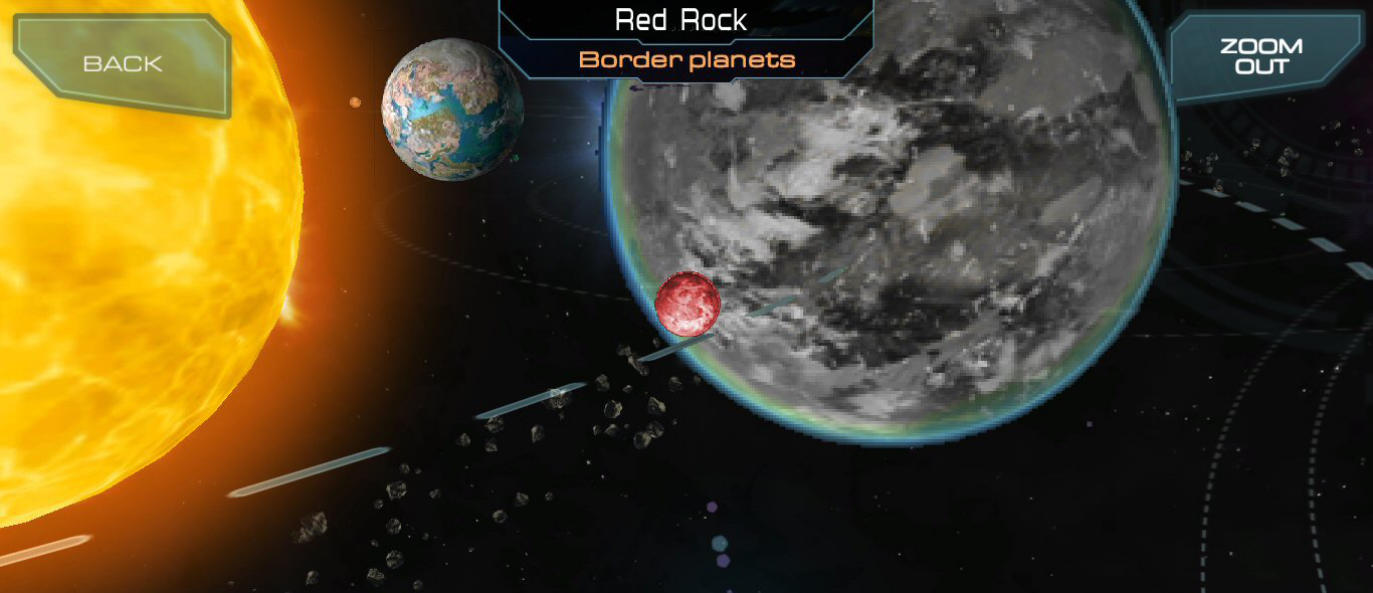Choose the blue Earth-like planet
The image size is (1373, 593).
click(452, 109)
